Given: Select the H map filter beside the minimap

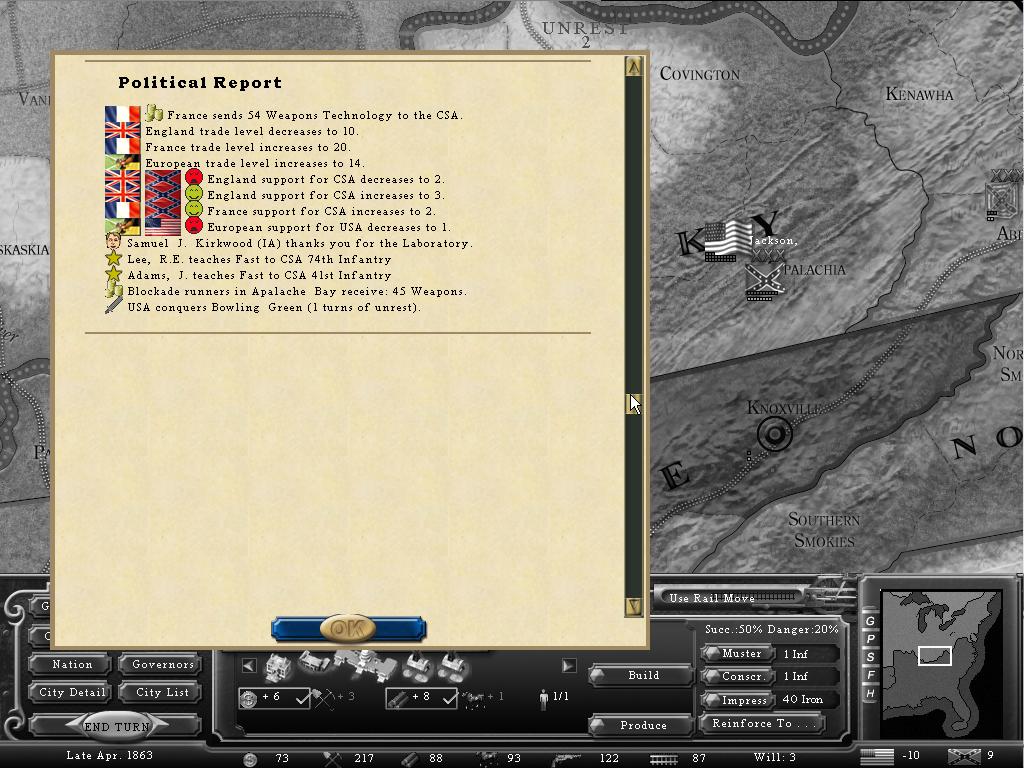Looking at the screenshot, I should 870,693.
